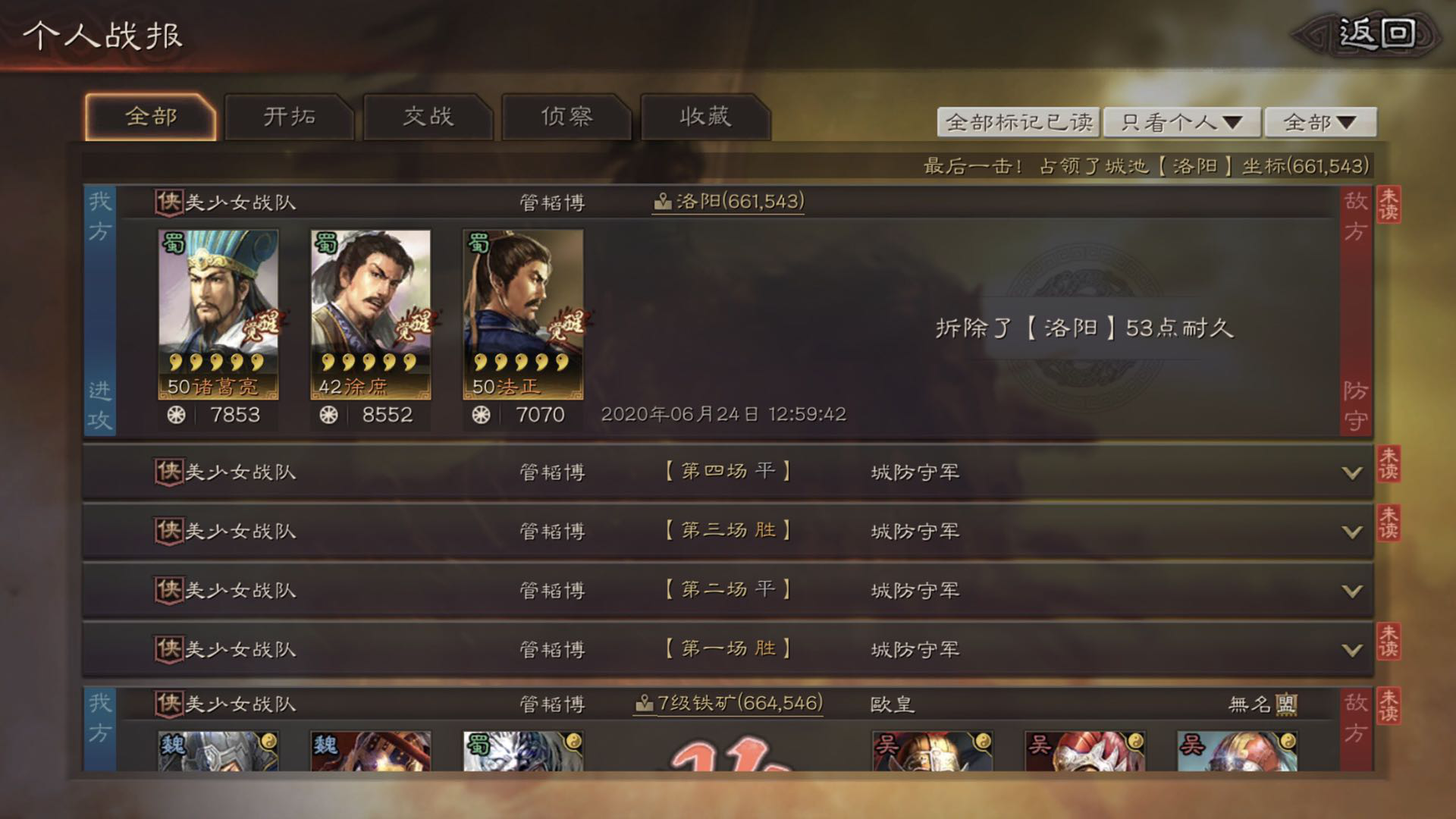Viewport: 1456px width, 819px height.
Task: View the 法正 general card
Action: point(522,314)
